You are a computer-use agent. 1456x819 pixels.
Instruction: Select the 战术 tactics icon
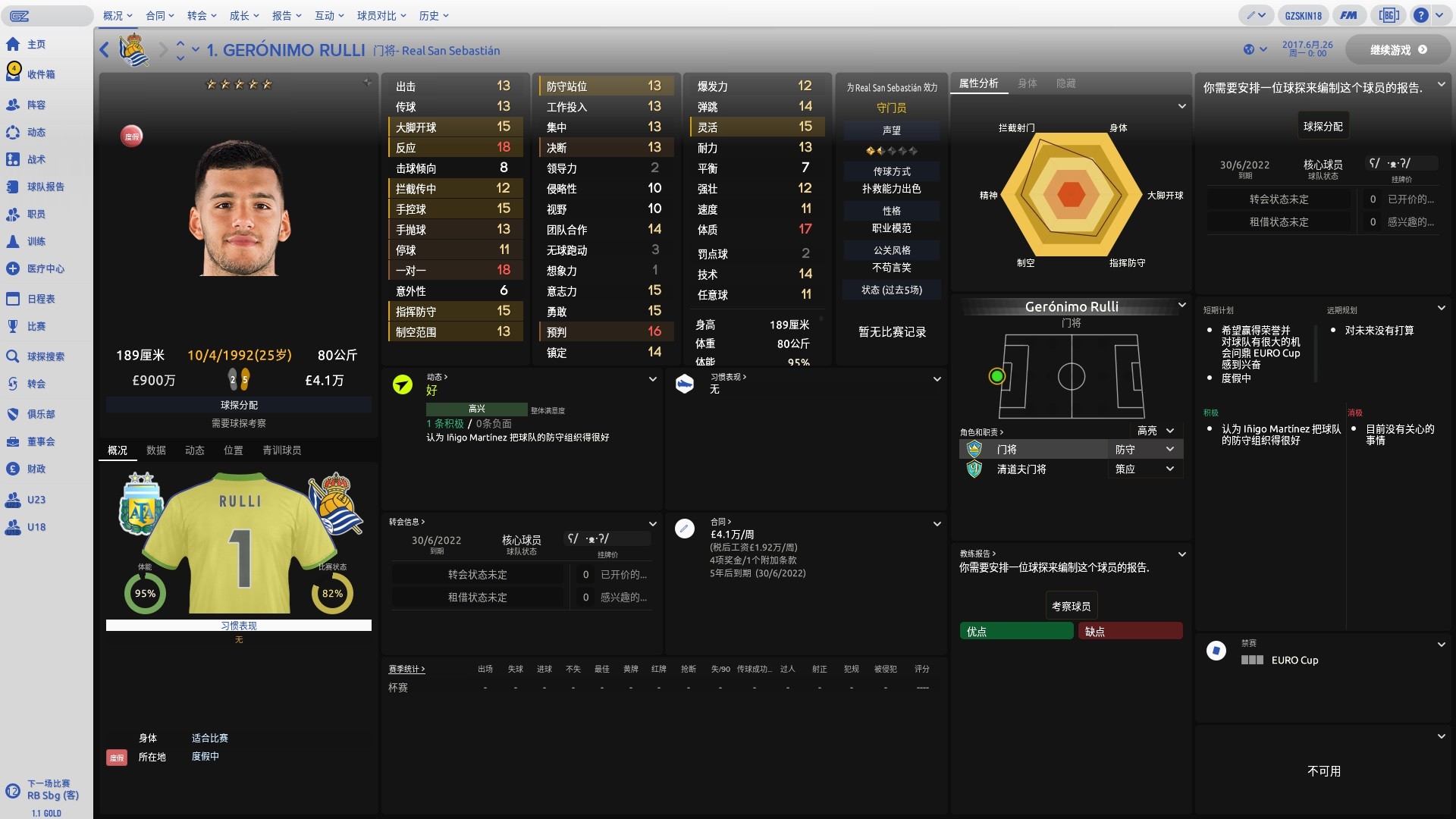36,159
